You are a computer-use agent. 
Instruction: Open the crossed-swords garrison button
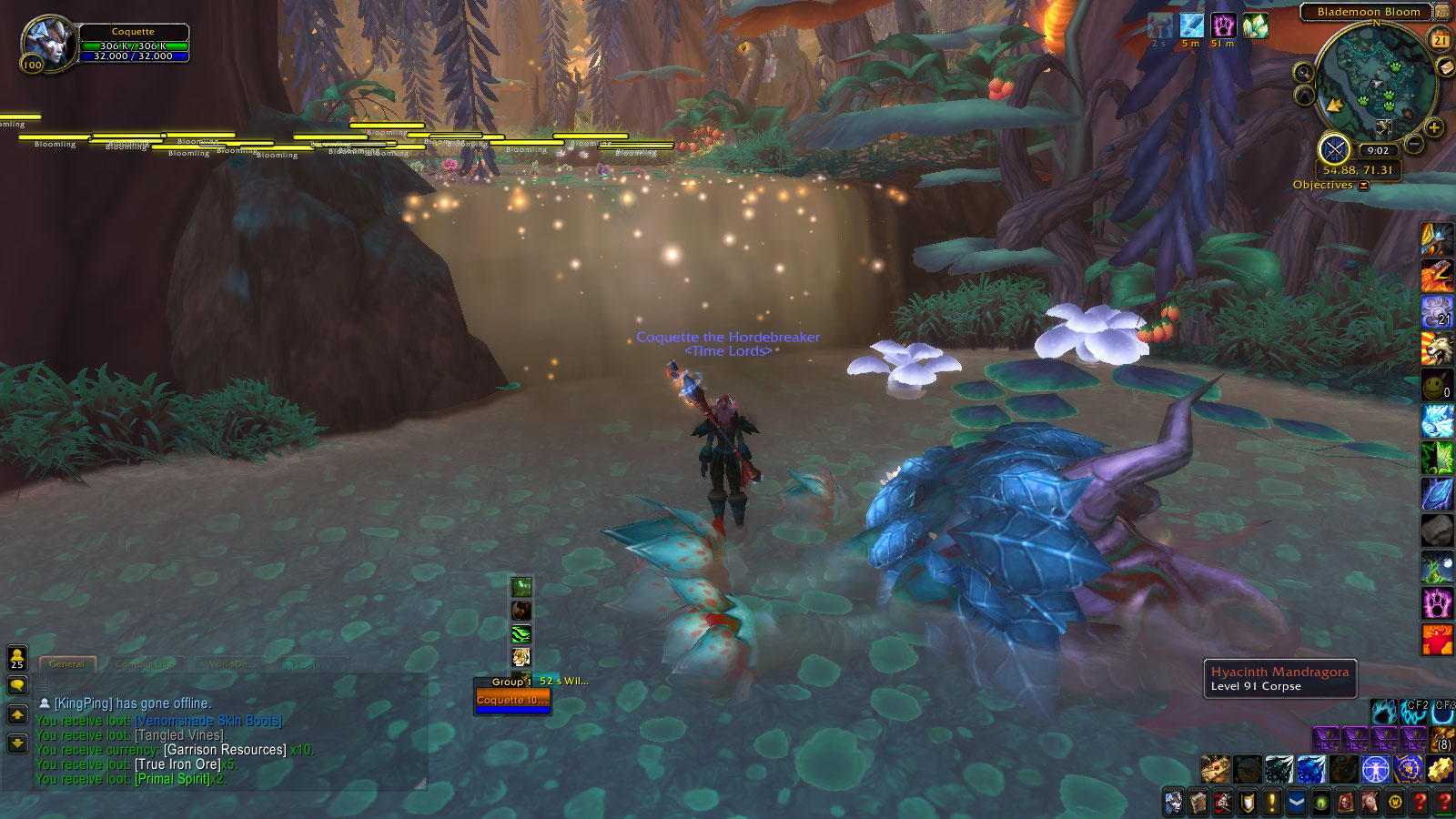(x=1334, y=148)
